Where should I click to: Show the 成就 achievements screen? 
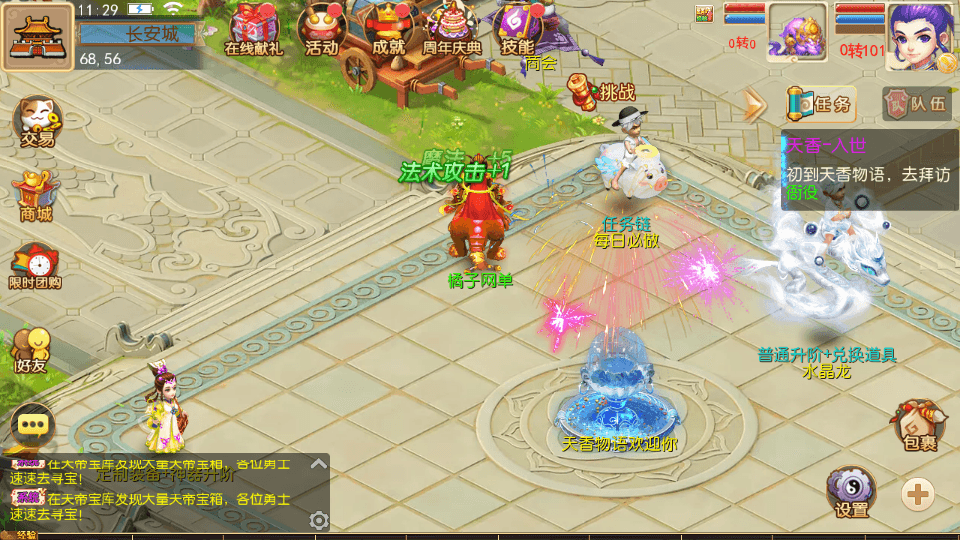(x=387, y=29)
